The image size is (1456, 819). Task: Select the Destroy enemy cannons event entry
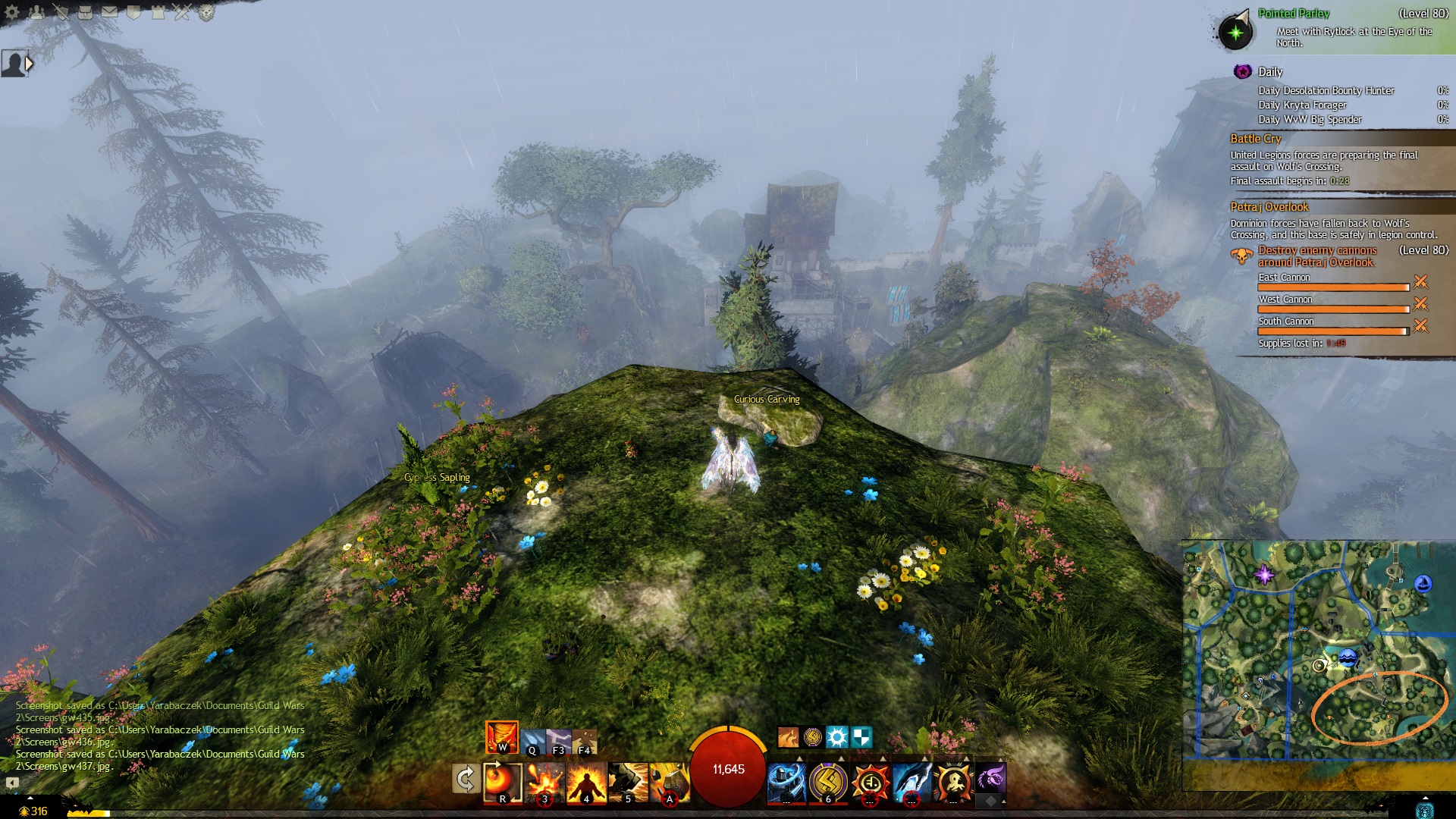[1316, 256]
